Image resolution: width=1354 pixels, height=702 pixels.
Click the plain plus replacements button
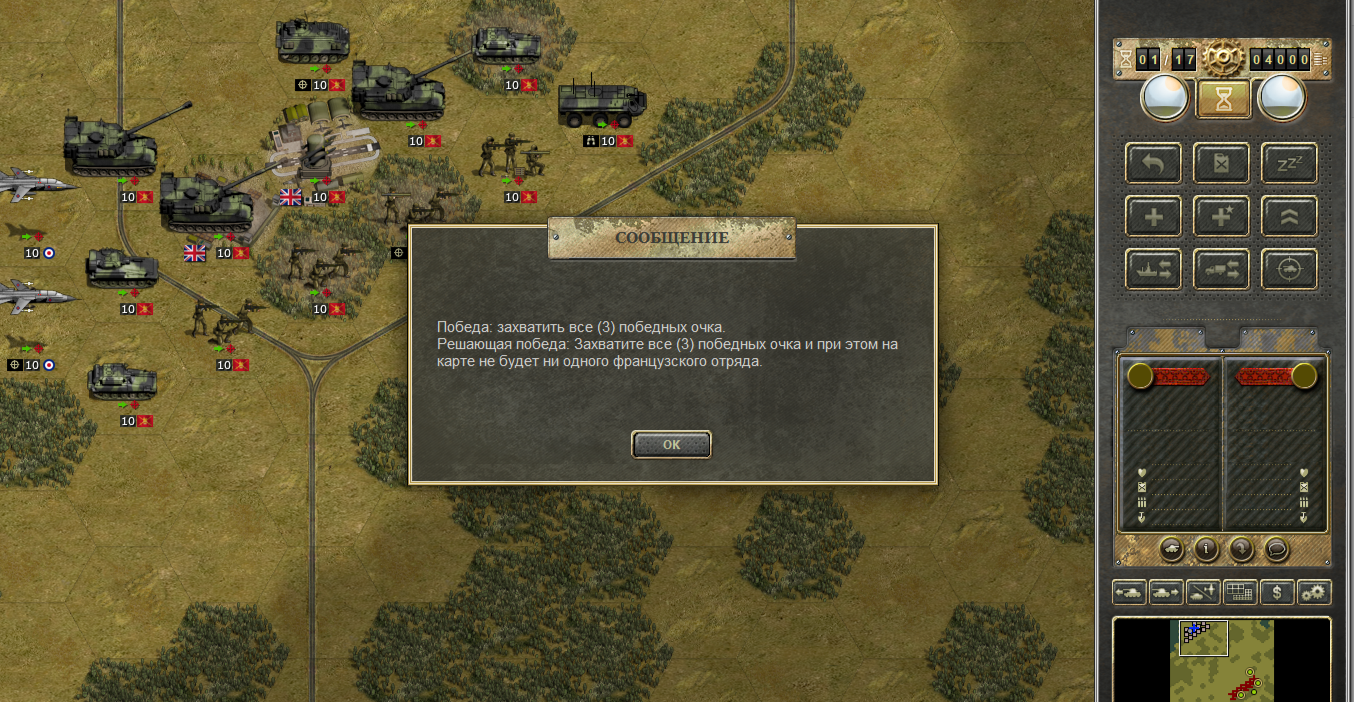(1153, 216)
